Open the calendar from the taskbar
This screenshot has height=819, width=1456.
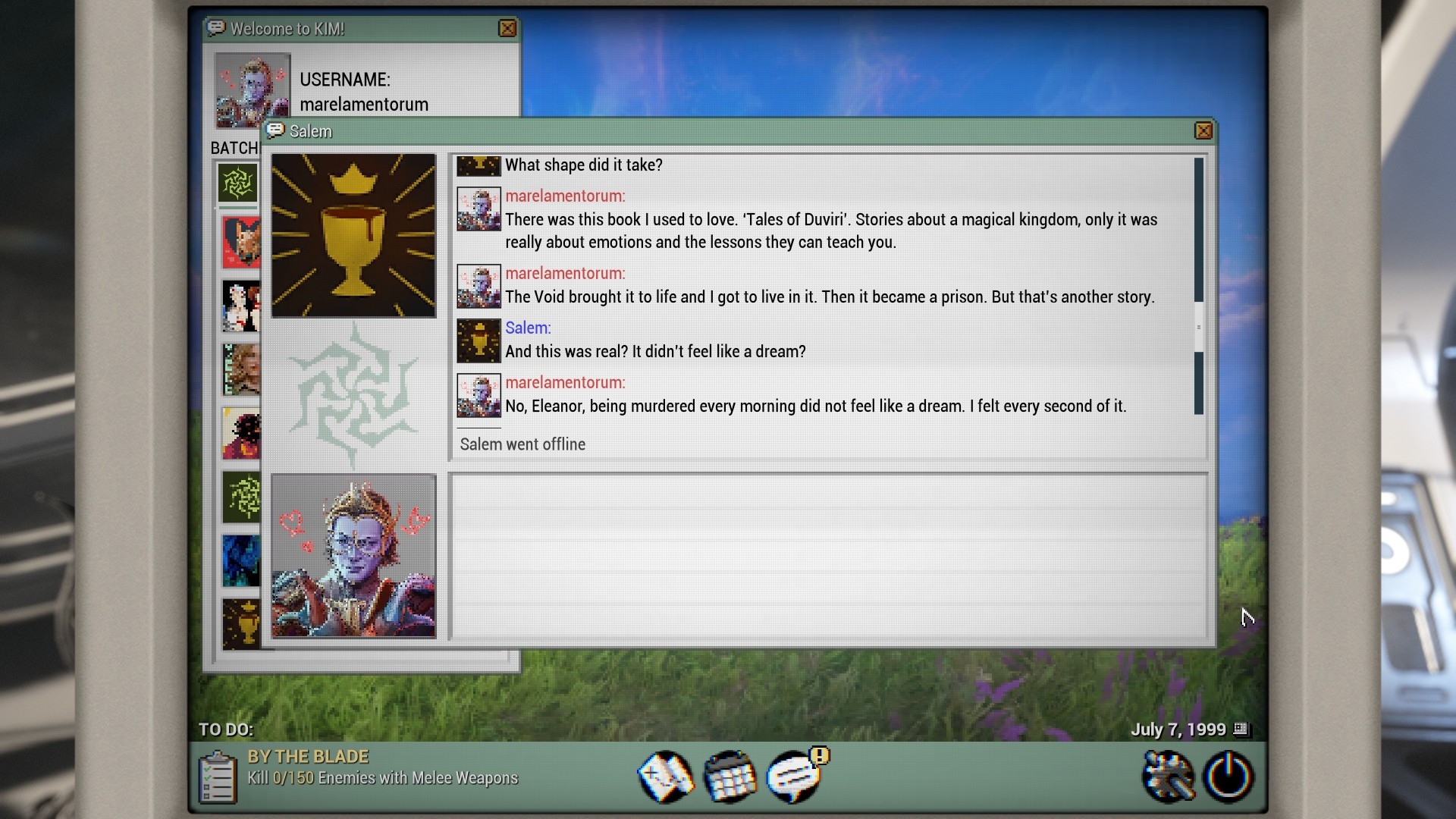click(730, 777)
